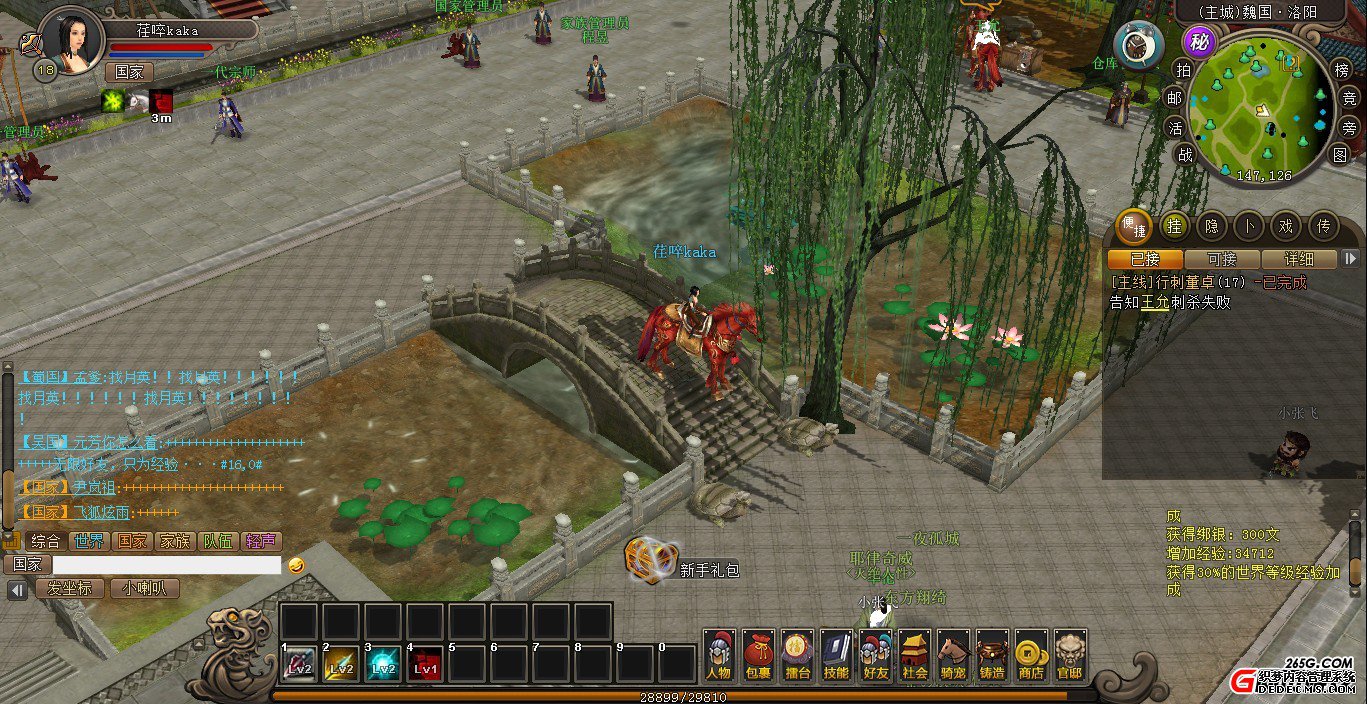Send coordinates with the 发坐标 button
The height and width of the screenshot is (704, 1367).
(70, 589)
